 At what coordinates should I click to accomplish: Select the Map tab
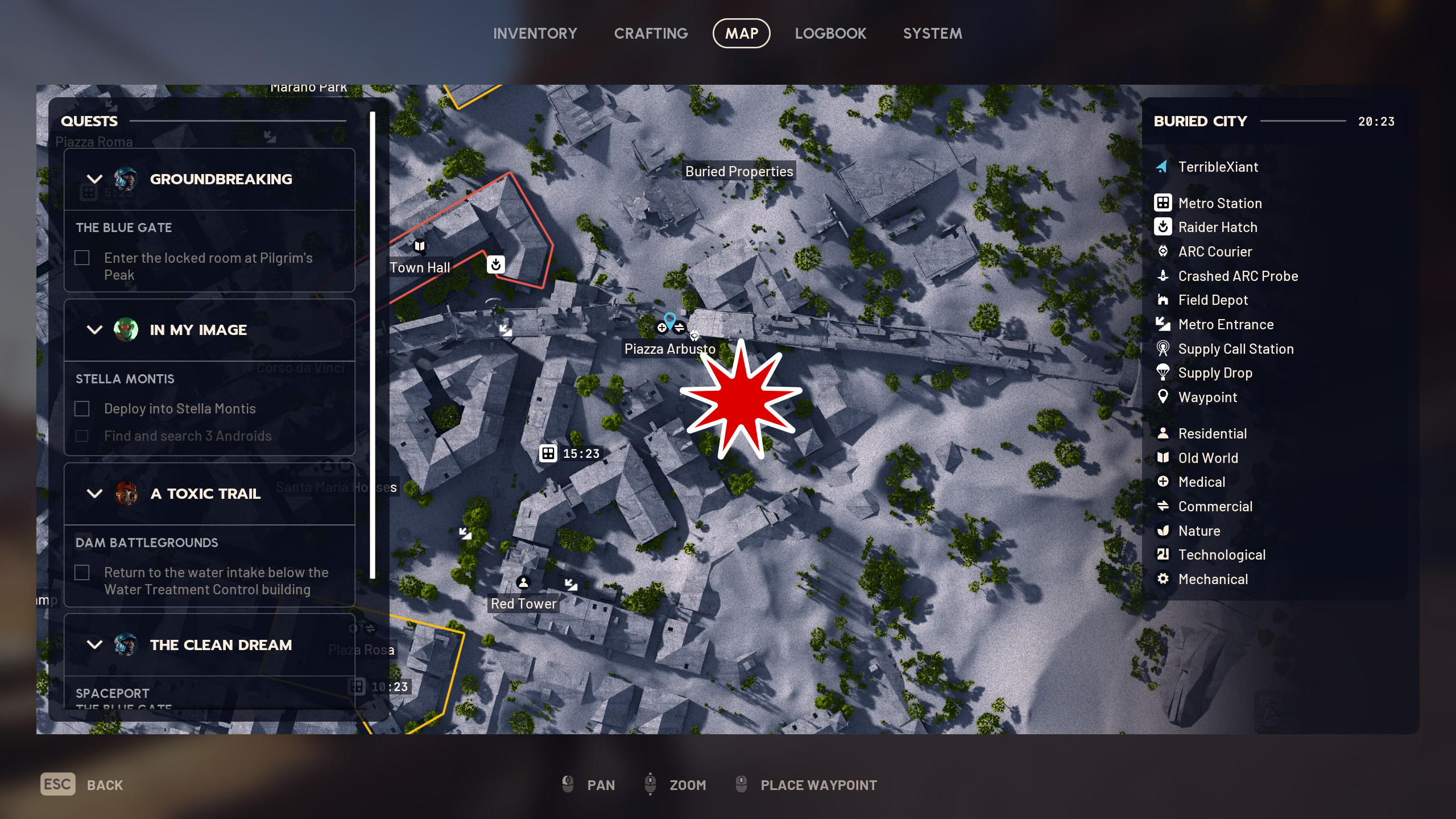741,34
